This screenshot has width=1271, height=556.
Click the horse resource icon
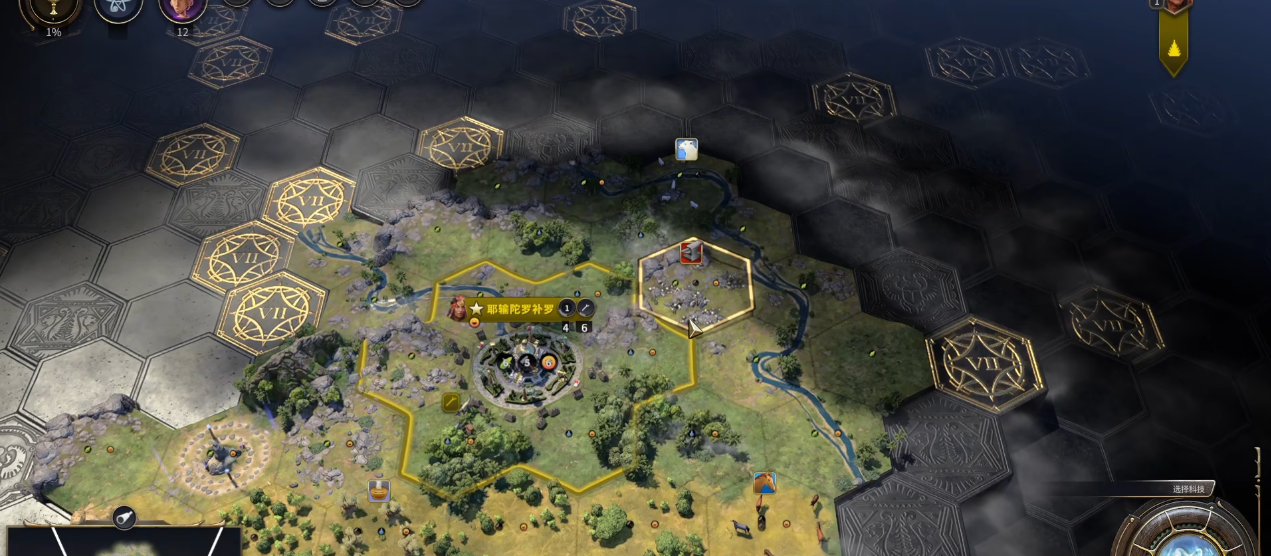[x=765, y=483]
